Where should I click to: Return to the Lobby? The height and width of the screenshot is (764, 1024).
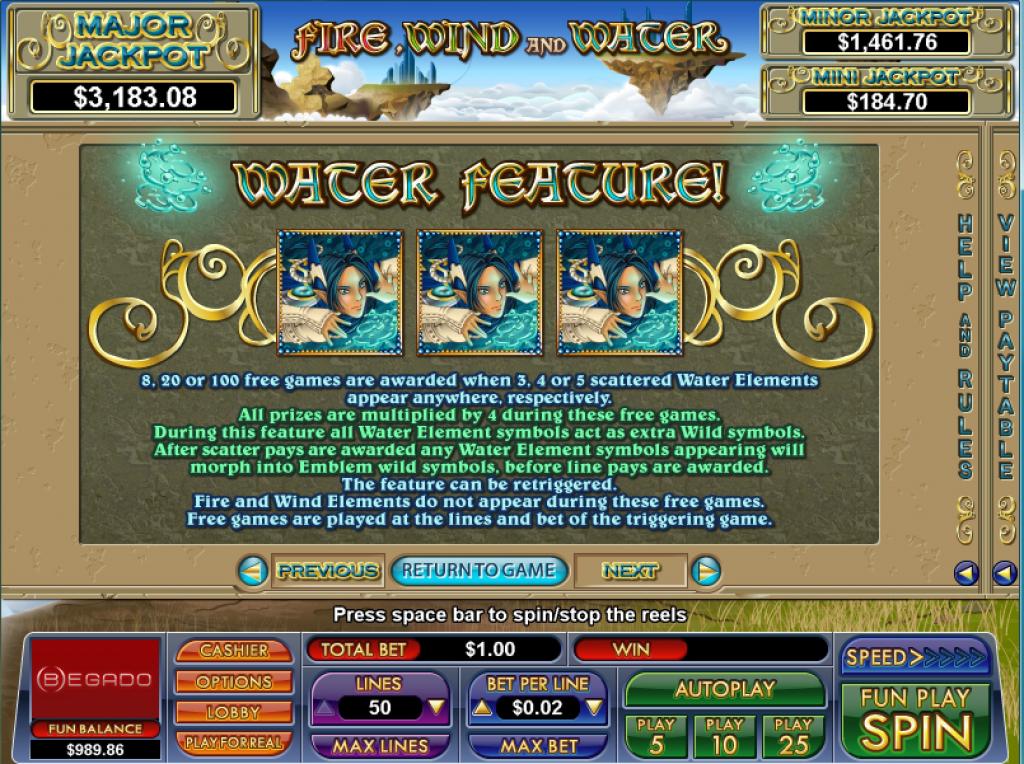pyautogui.click(x=234, y=712)
